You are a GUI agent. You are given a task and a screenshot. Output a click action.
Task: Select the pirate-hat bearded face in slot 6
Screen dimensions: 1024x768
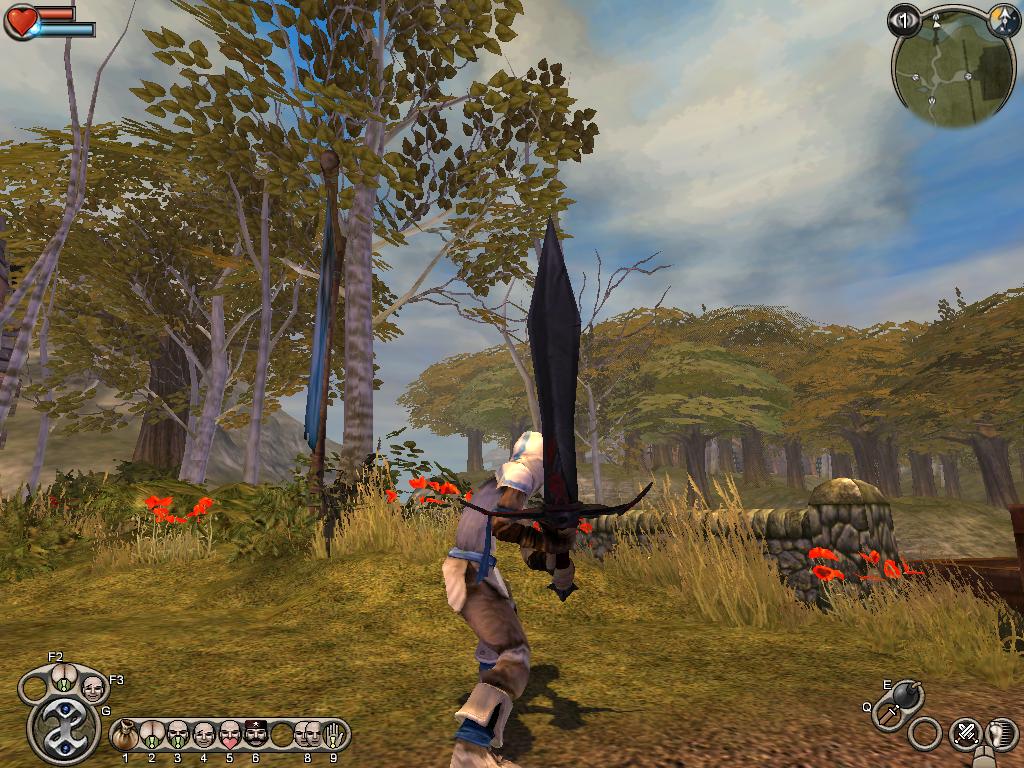click(x=256, y=736)
